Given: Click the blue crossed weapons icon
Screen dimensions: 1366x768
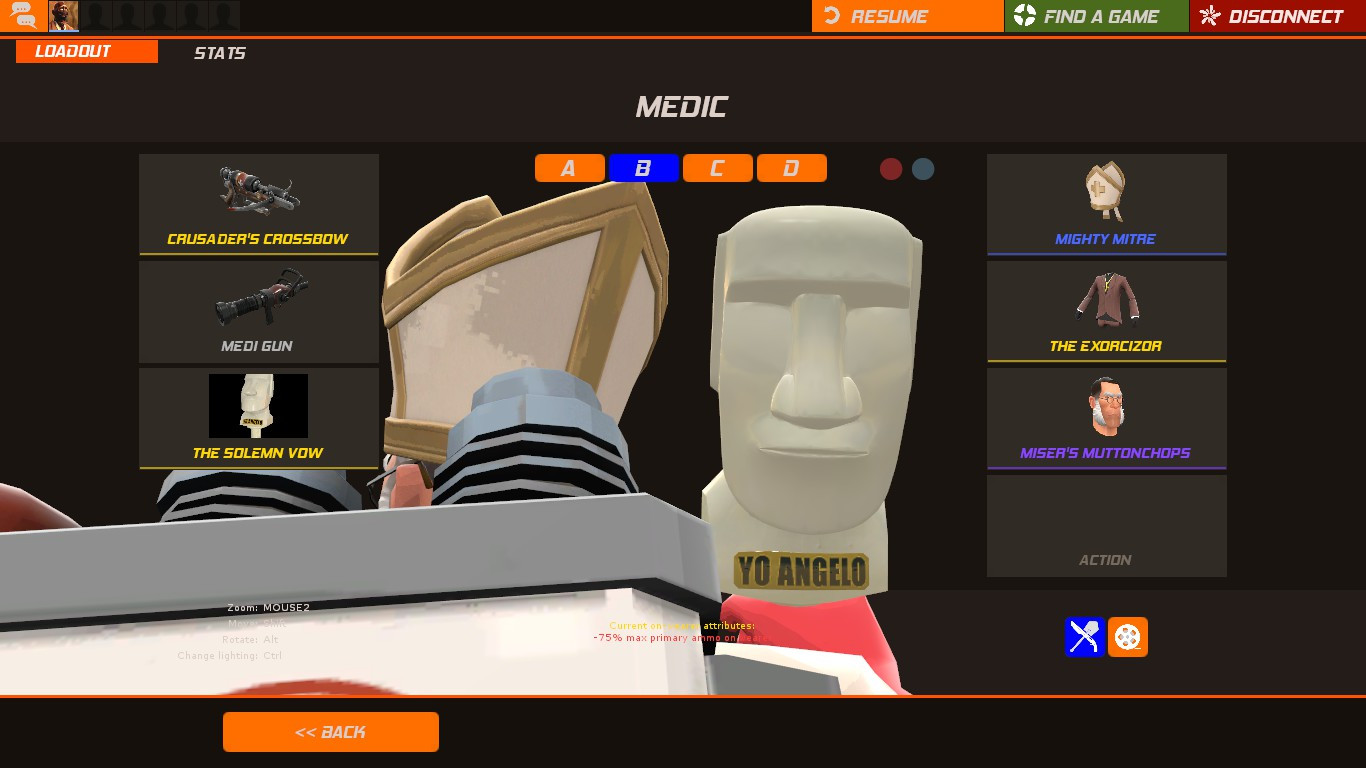Looking at the screenshot, I should 1084,637.
